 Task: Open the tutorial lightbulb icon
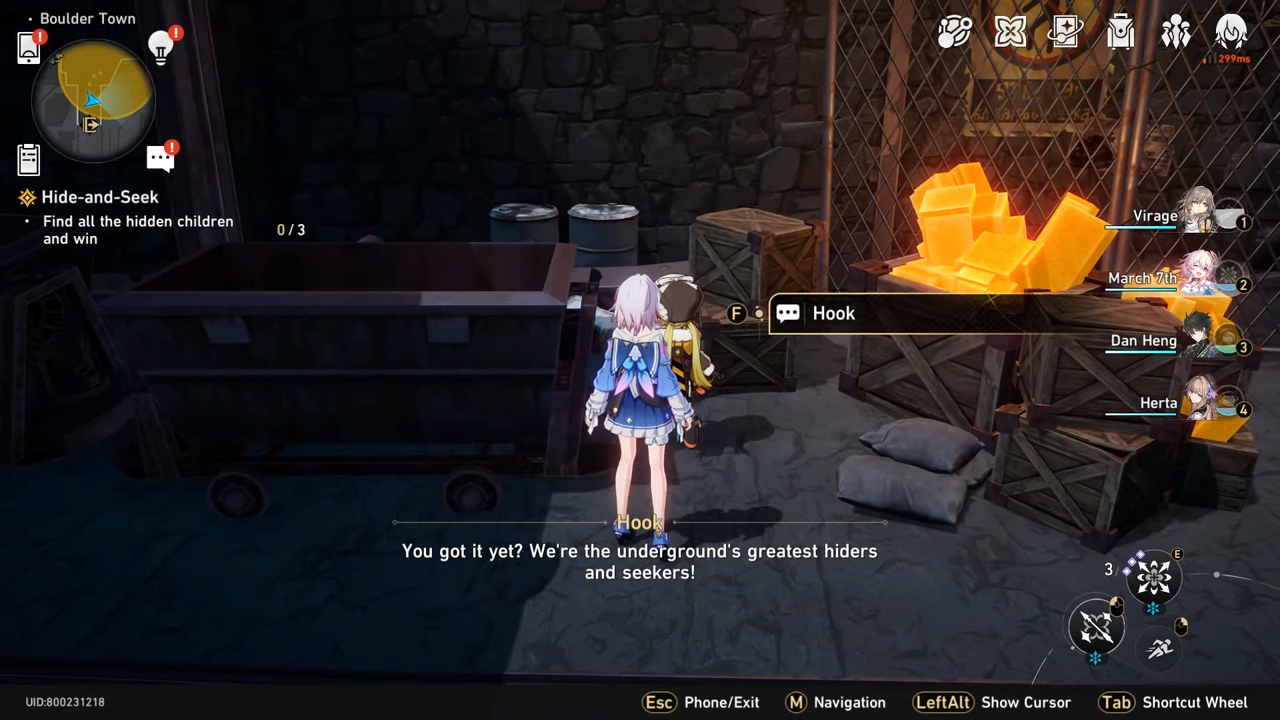click(160, 46)
